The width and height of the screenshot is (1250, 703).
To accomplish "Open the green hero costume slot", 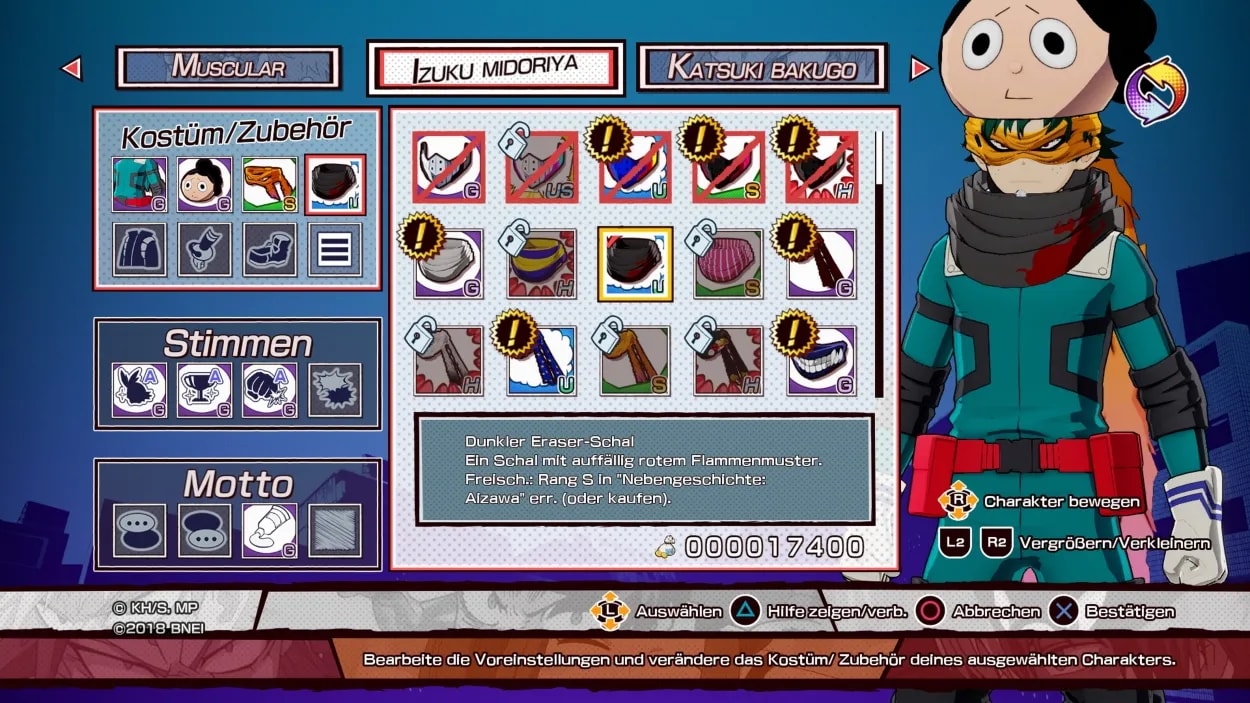I will click(x=140, y=184).
